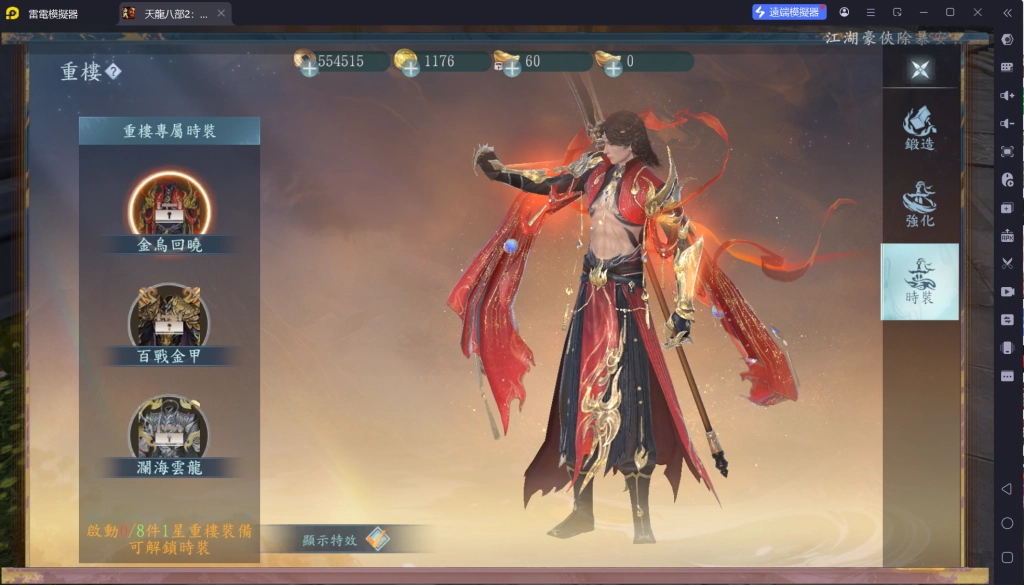Image resolution: width=1024 pixels, height=585 pixels.
Task: Select the 瀾海雲龍 costume
Action: pyautogui.click(x=169, y=431)
